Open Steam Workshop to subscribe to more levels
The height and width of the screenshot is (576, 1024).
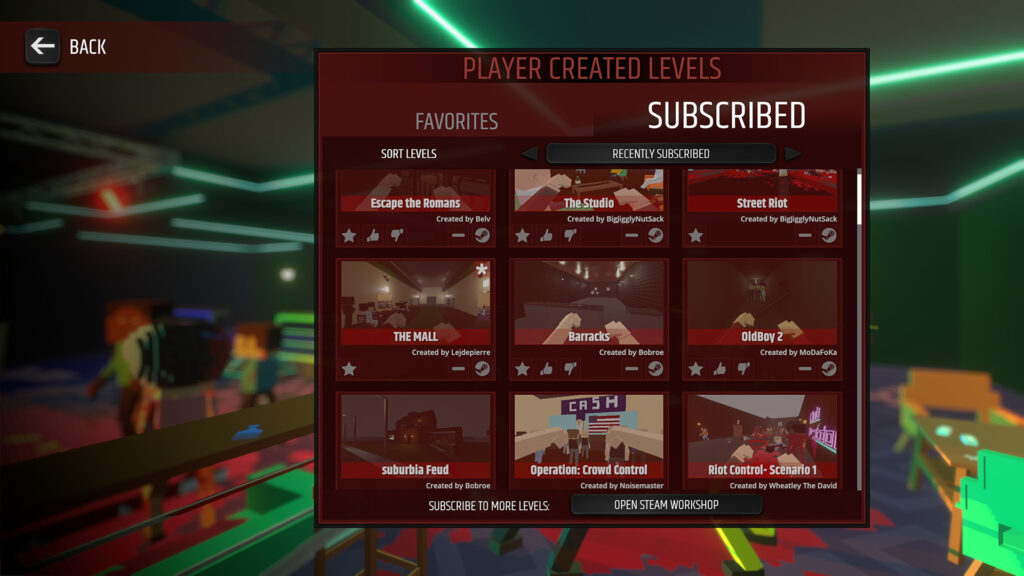[x=666, y=505]
